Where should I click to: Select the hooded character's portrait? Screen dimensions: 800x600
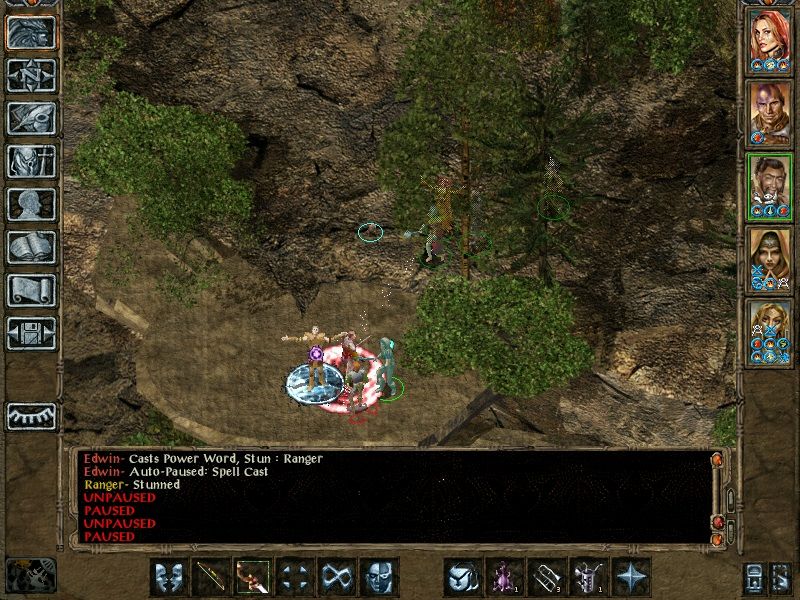click(770, 256)
